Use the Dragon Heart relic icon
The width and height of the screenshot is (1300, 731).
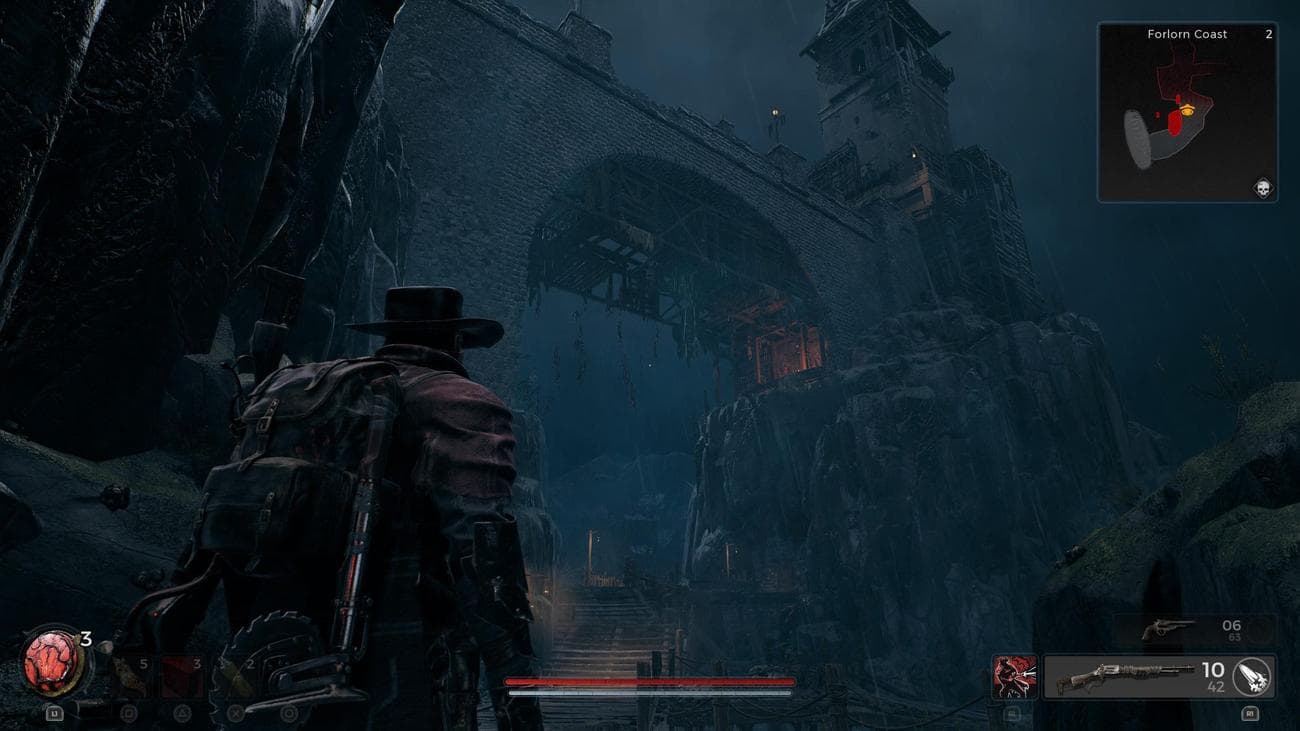[48, 663]
